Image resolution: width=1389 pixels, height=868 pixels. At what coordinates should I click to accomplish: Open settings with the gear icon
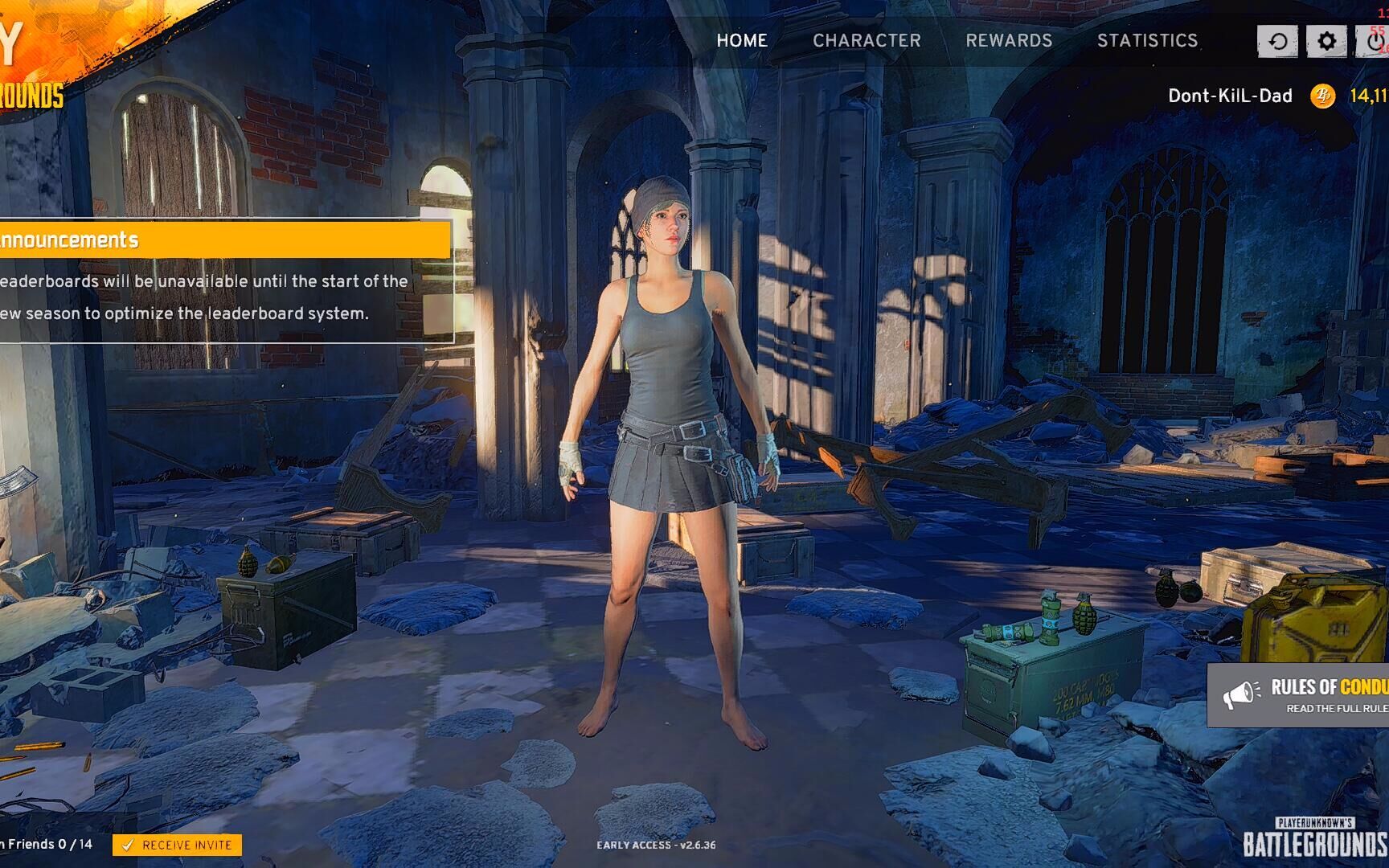point(1326,41)
